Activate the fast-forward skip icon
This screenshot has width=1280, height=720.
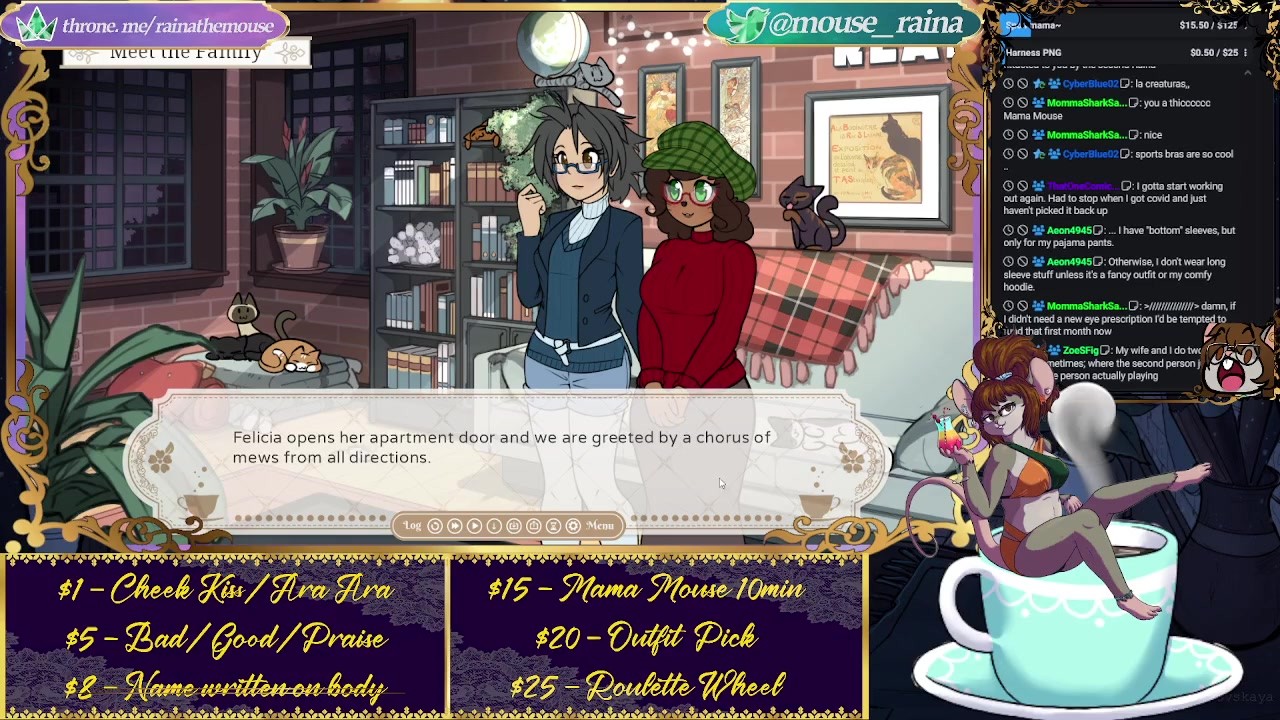455,526
